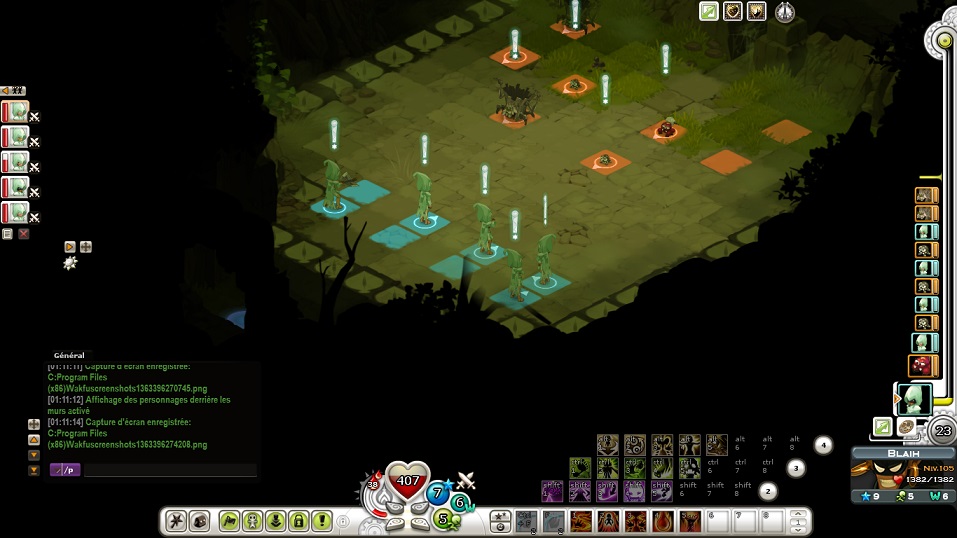Switch to shortcut bar number 4
Image resolution: width=957 pixels, height=538 pixels.
(x=823, y=444)
